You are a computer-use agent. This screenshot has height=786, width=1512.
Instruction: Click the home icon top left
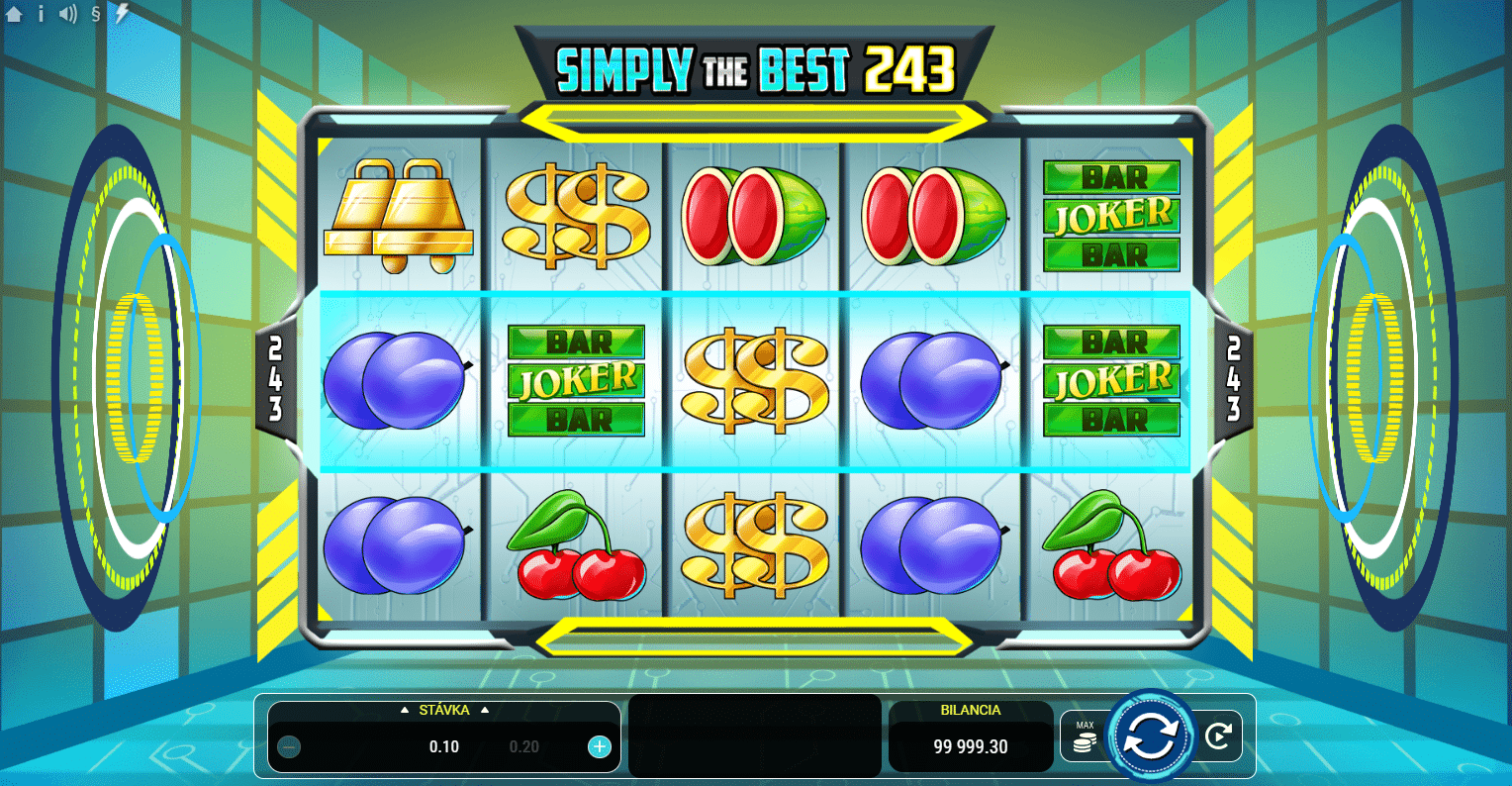click(x=14, y=14)
